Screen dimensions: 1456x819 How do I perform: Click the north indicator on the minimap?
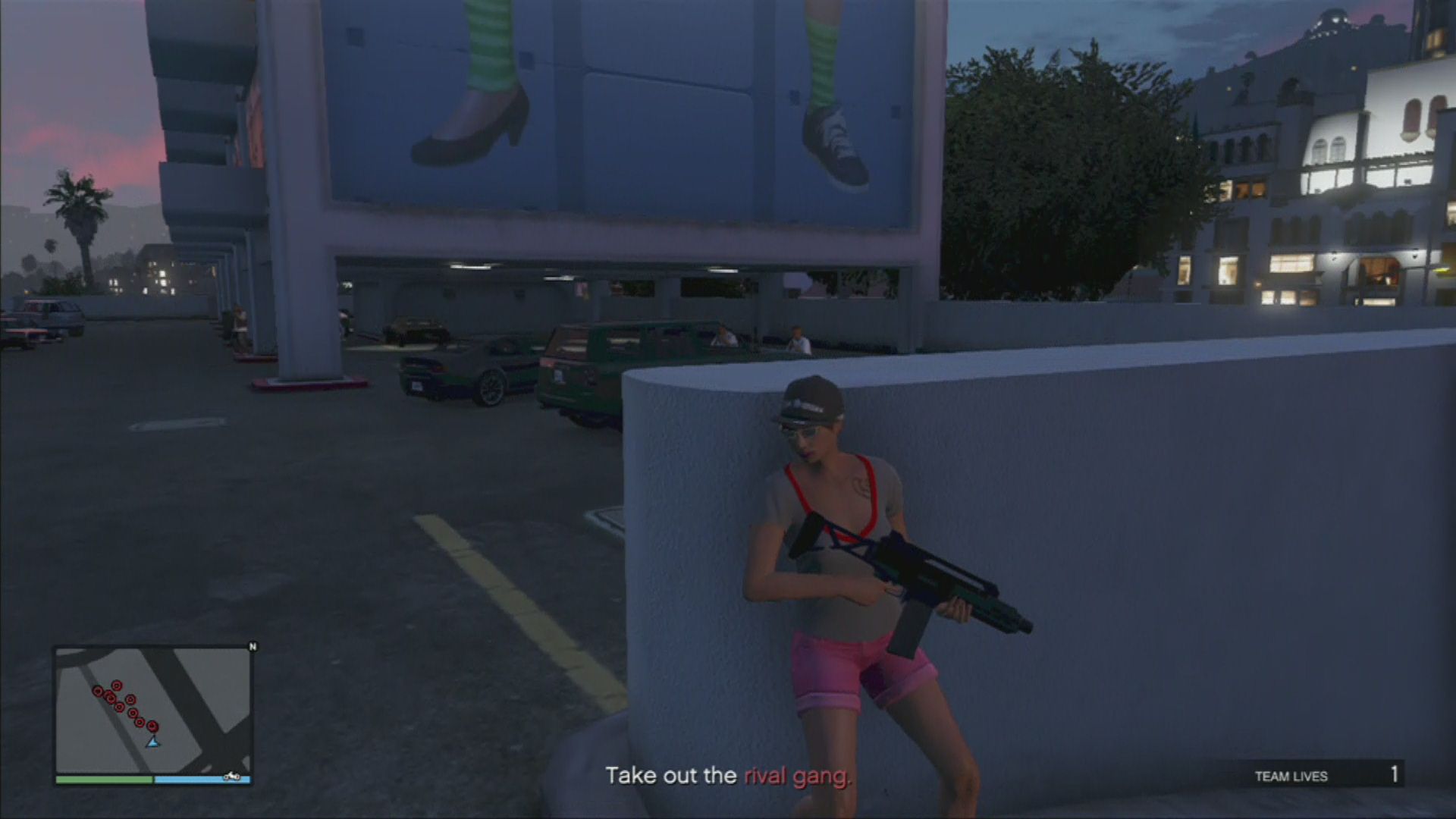coord(253,647)
